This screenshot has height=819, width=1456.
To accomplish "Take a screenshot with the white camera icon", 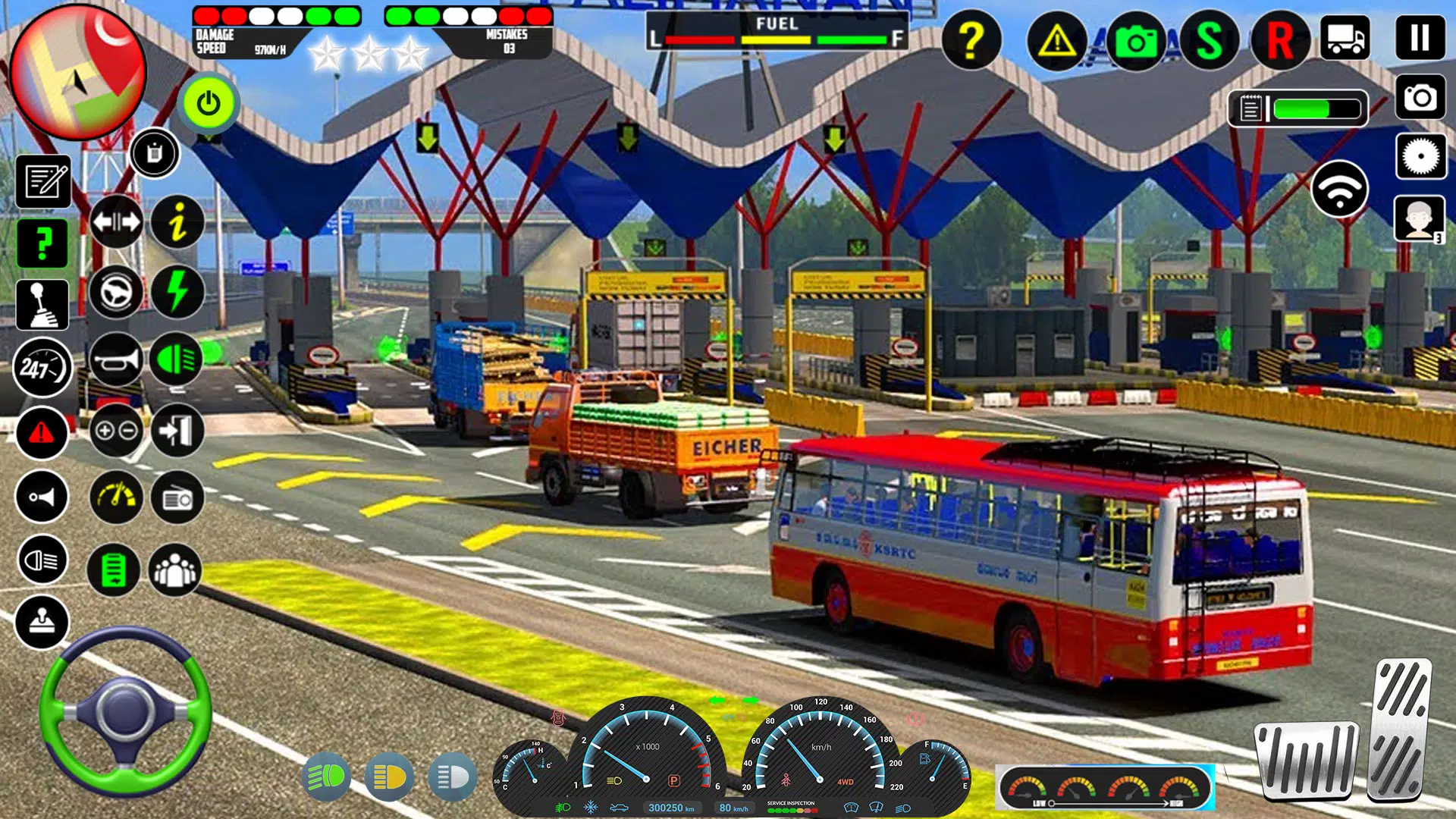I will [1420, 97].
